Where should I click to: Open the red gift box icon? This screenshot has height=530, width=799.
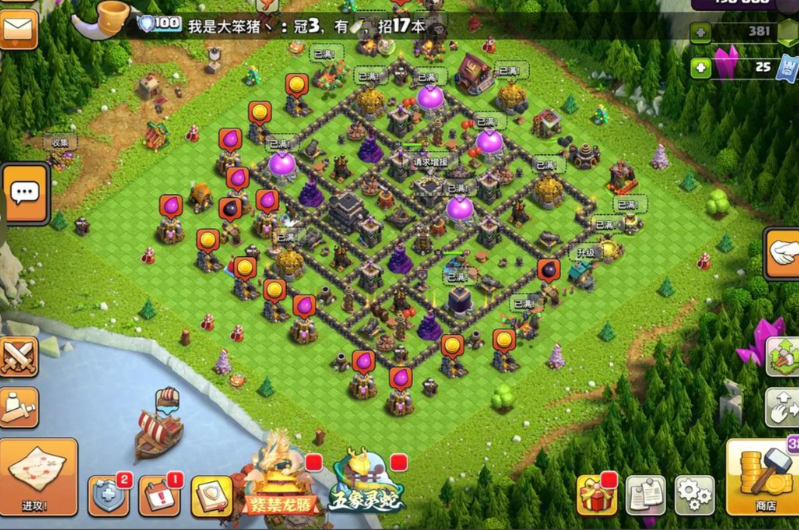pos(596,494)
